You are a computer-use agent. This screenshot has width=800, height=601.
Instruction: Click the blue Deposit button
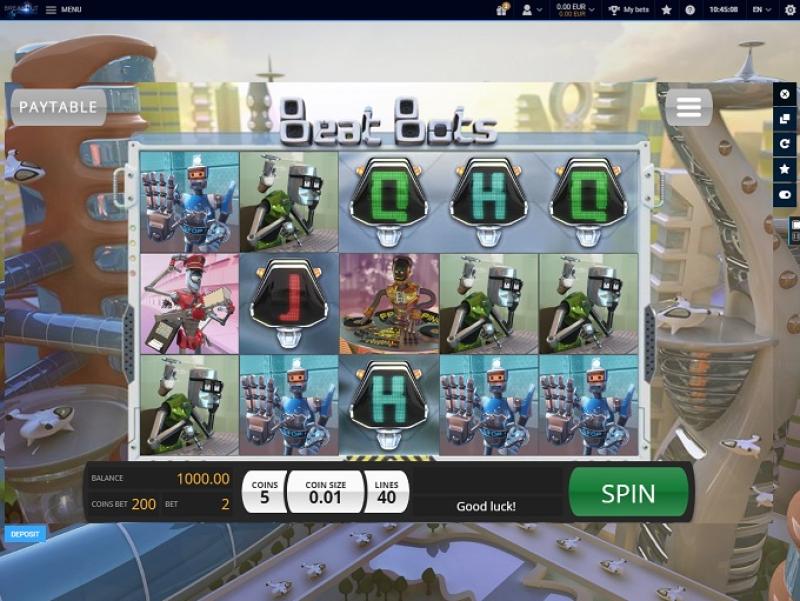(25, 534)
